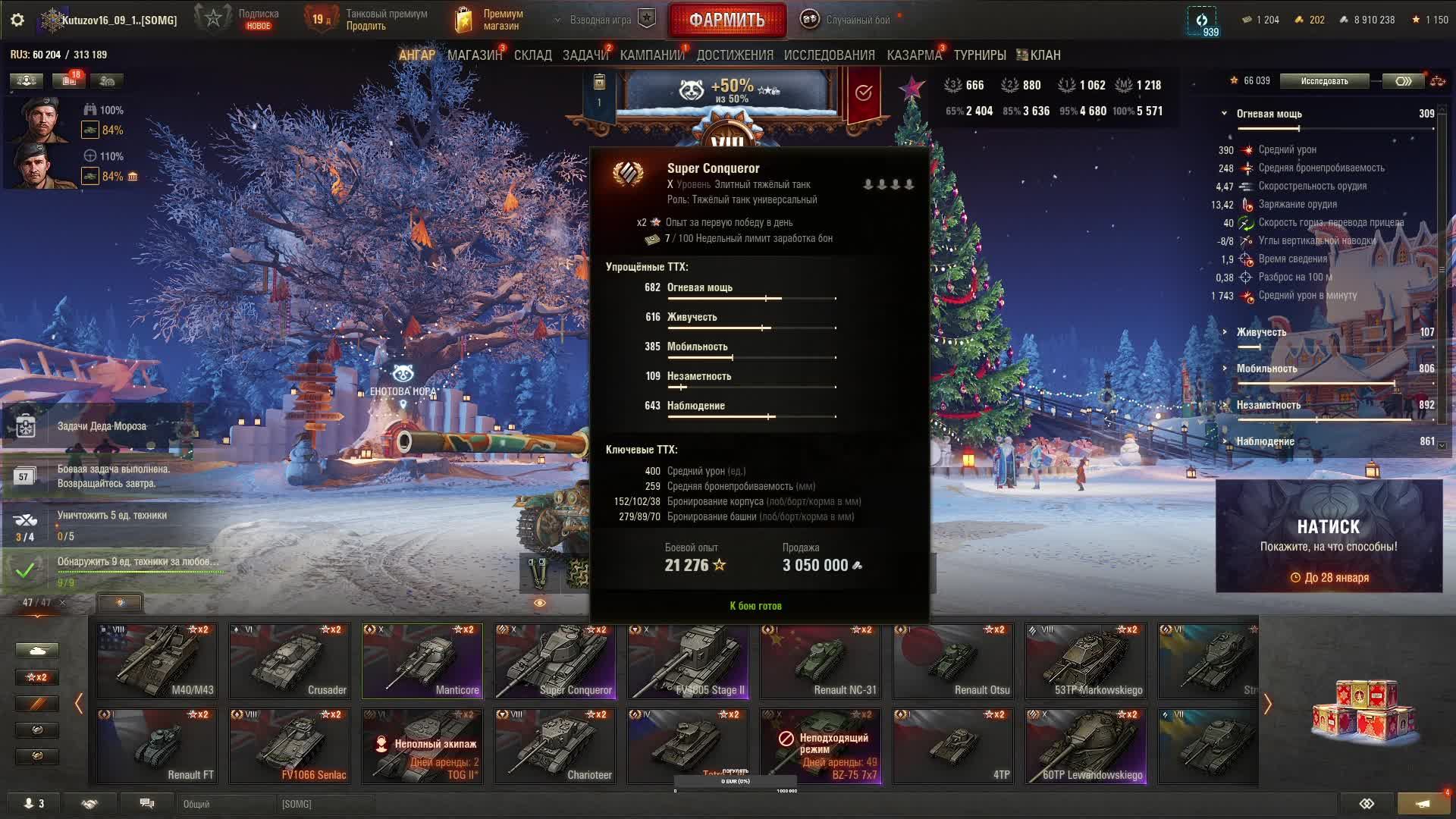This screenshot has height=819, width=1456.
Task: Show the КАЗАРМА tab
Action: pos(914,55)
